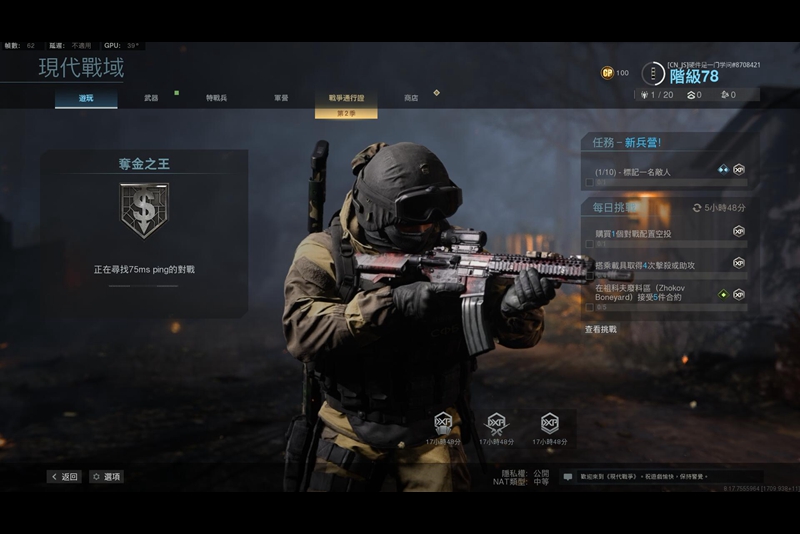
Task: Open the 階級78 player rank profile
Action: click(x=694, y=76)
